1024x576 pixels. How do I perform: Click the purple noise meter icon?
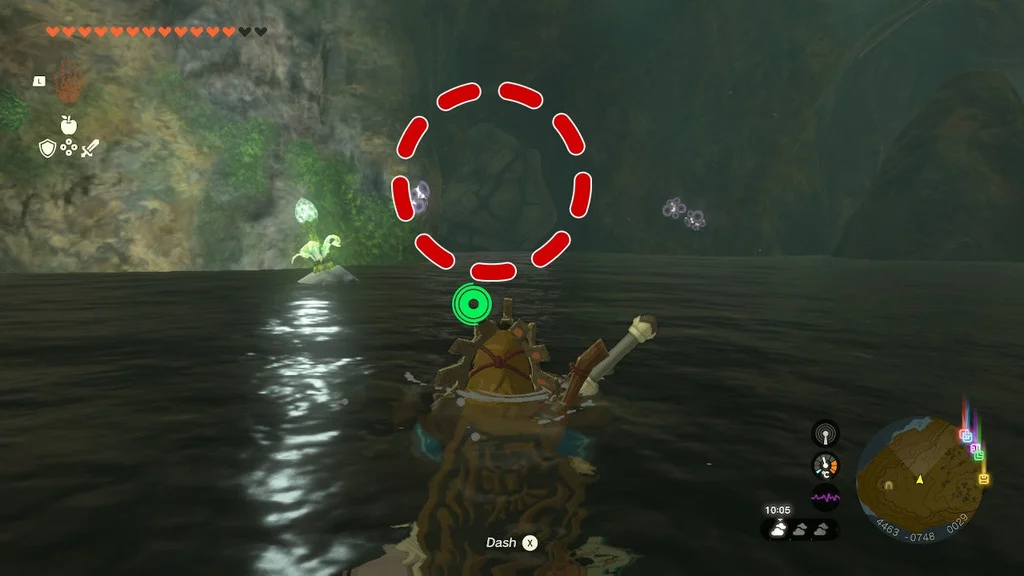coord(825,497)
